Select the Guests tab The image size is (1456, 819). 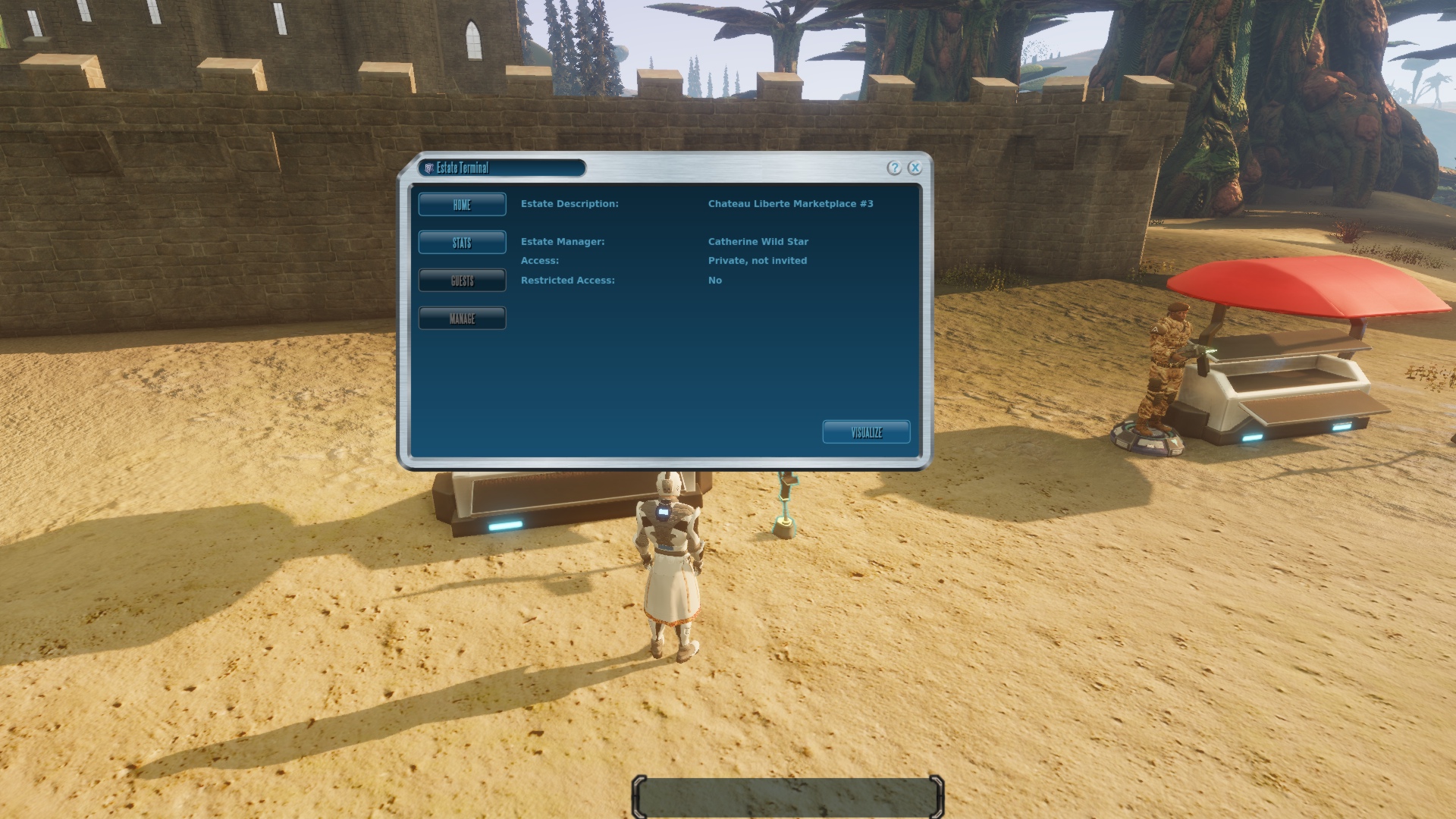tap(462, 281)
